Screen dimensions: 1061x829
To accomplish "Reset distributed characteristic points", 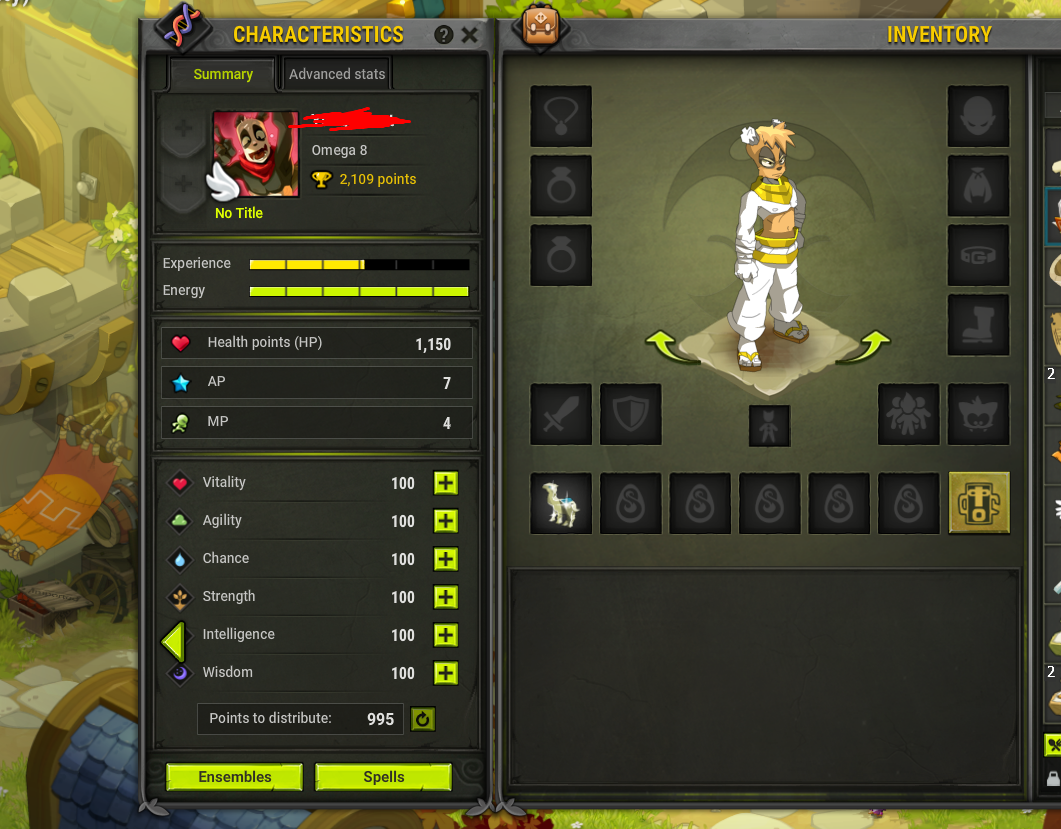I will [423, 719].
